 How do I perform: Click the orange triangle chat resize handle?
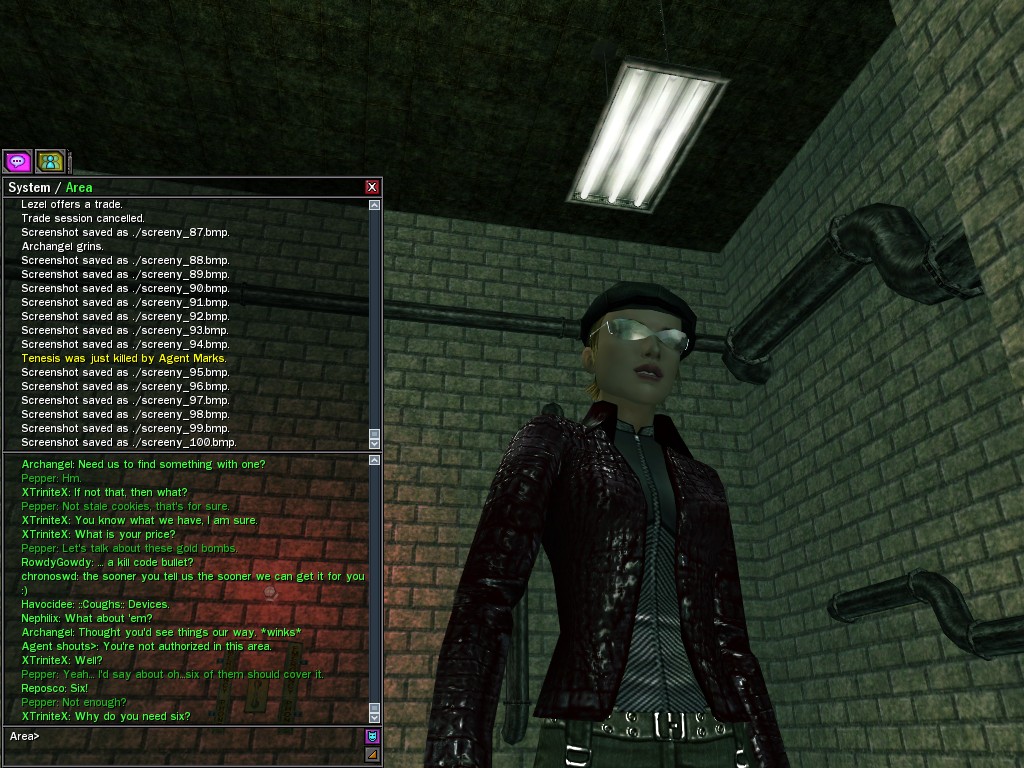pyautogui.click(x=373, y=755)
